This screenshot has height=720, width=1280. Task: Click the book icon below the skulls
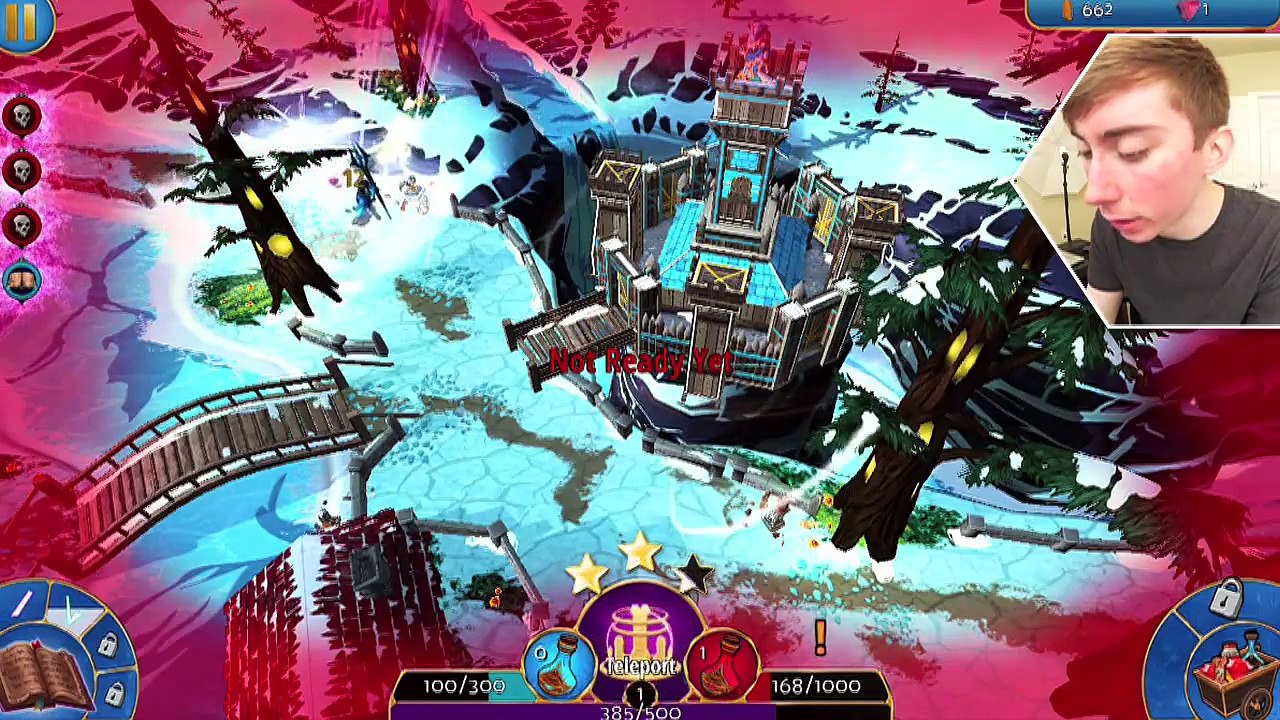[22, 280]
